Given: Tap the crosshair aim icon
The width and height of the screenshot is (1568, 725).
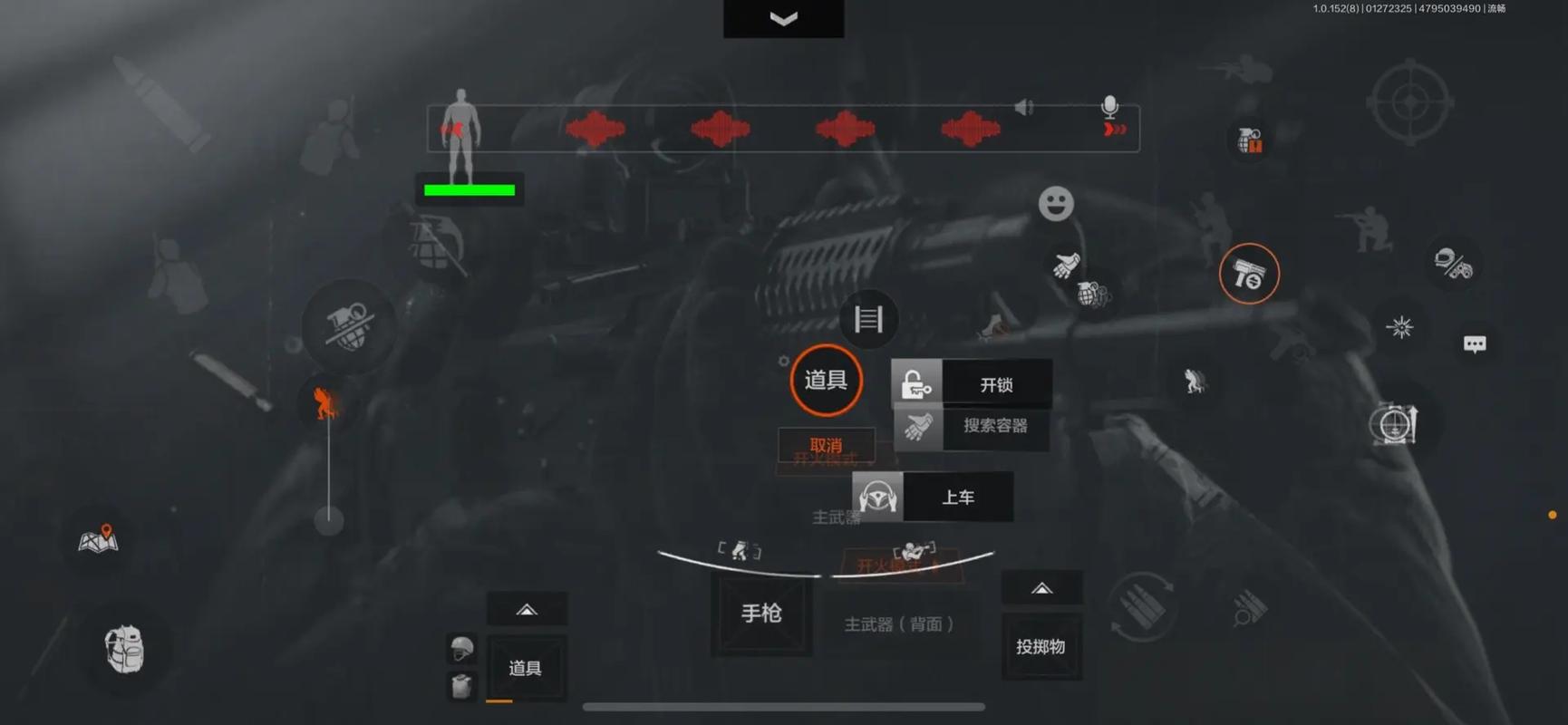Looking at the screenshot, I should click(1409, 102).
